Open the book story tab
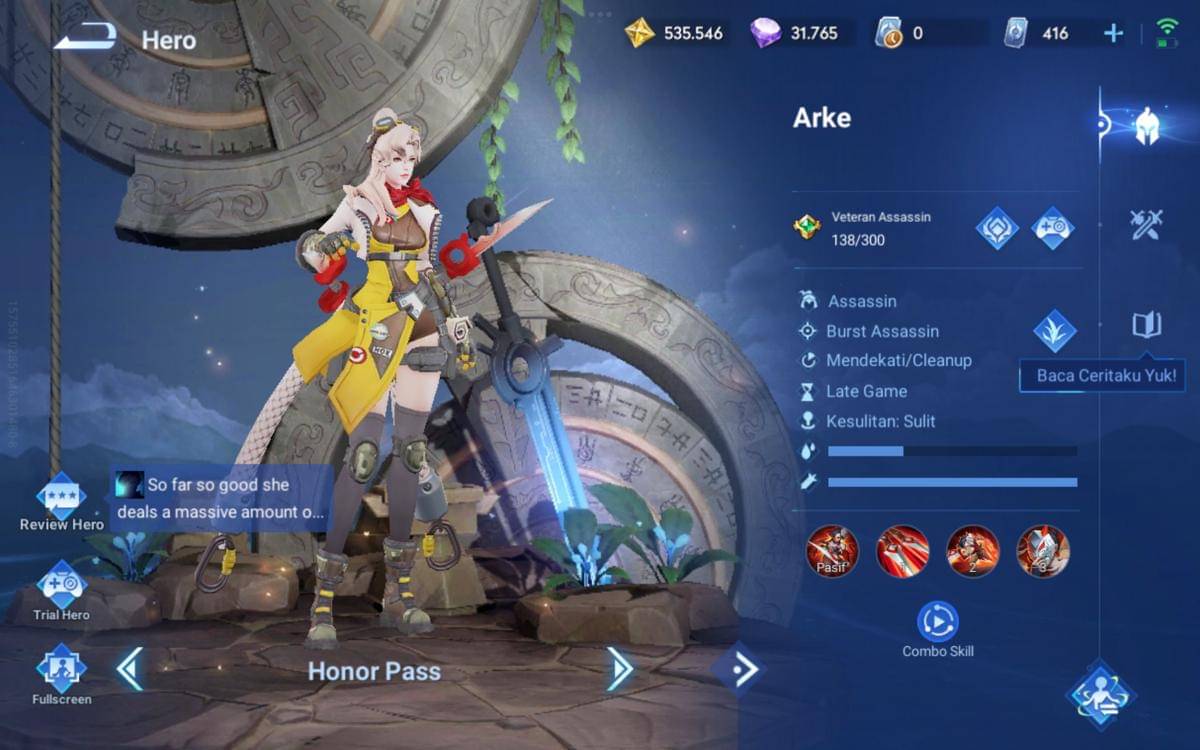Viewport: 1200px width, 750px height. [1146, 324]
